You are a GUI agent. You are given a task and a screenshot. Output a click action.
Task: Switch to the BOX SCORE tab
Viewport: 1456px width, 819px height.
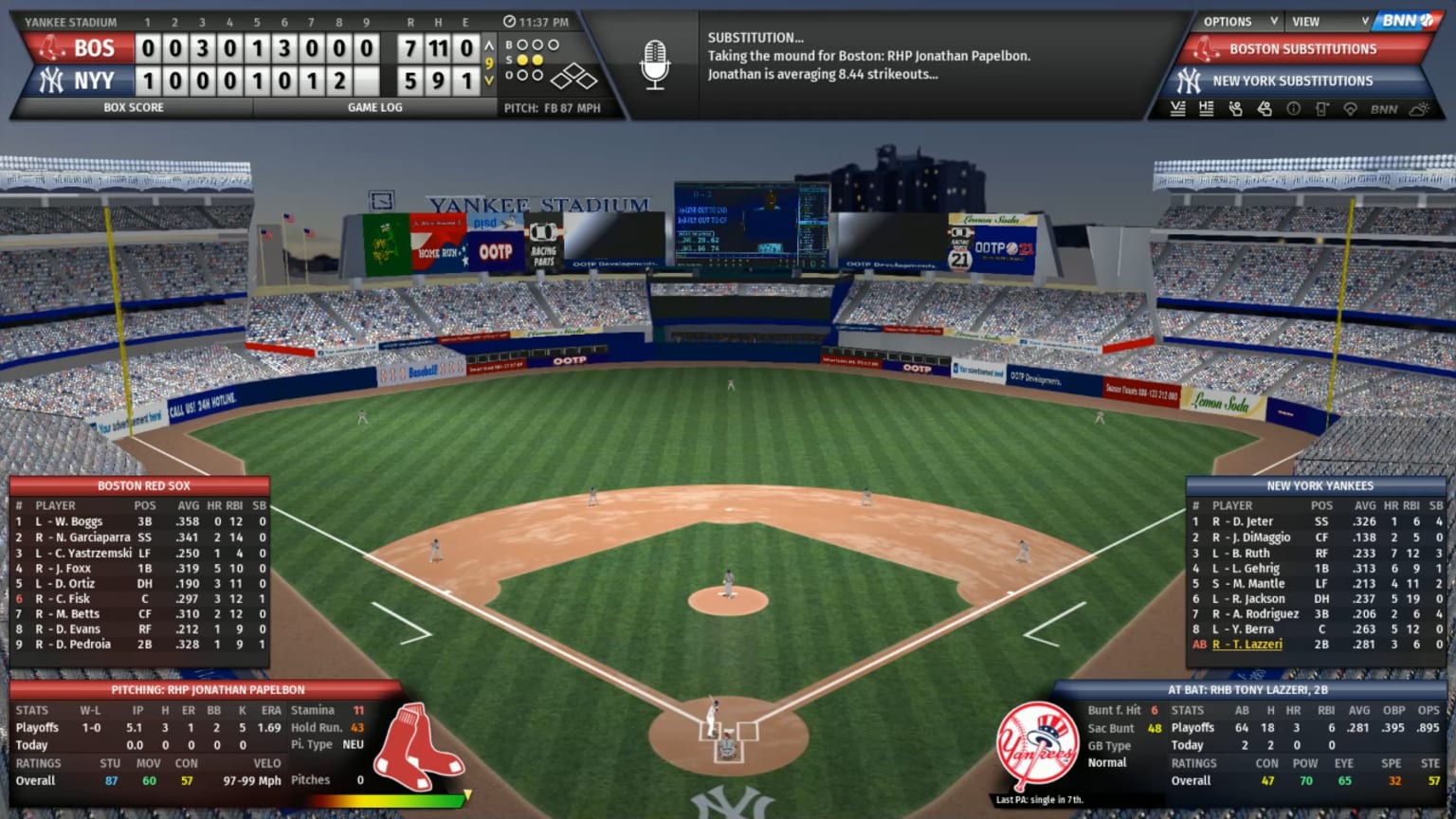point(133,107)
